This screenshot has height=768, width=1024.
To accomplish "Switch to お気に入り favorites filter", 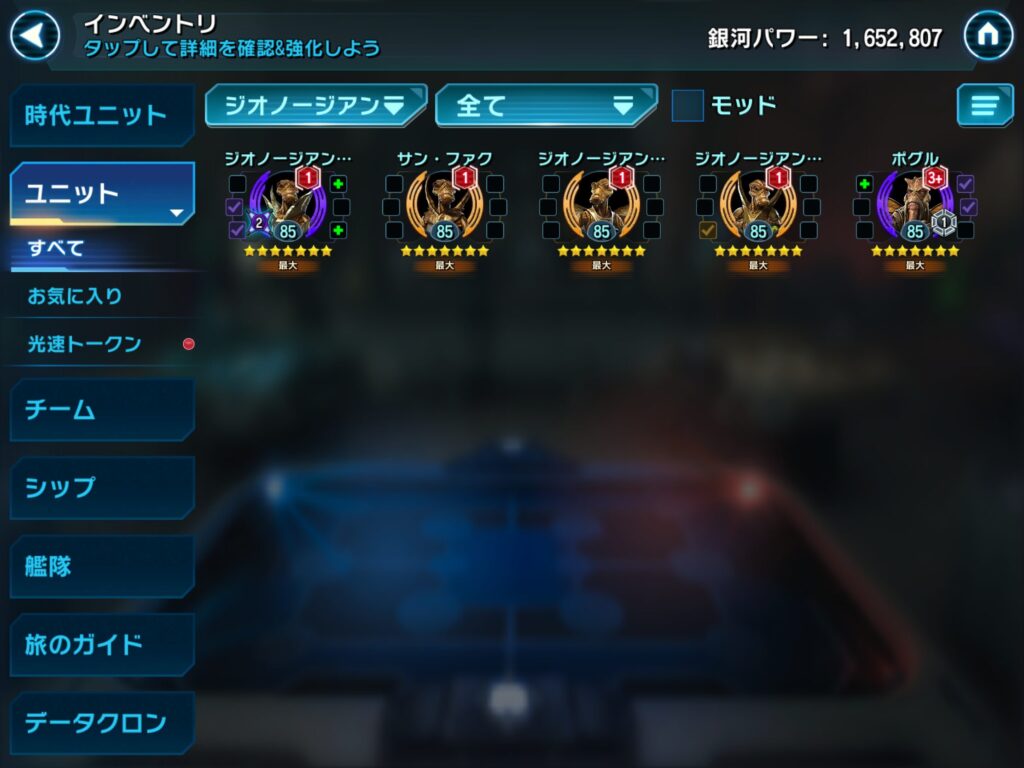I will (x=75, y=296).
